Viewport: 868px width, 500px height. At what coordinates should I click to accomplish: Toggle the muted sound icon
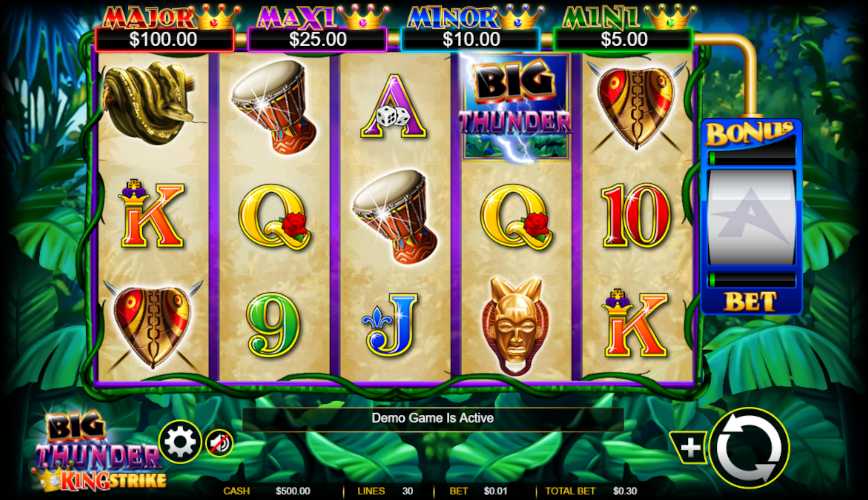(219, 442)
